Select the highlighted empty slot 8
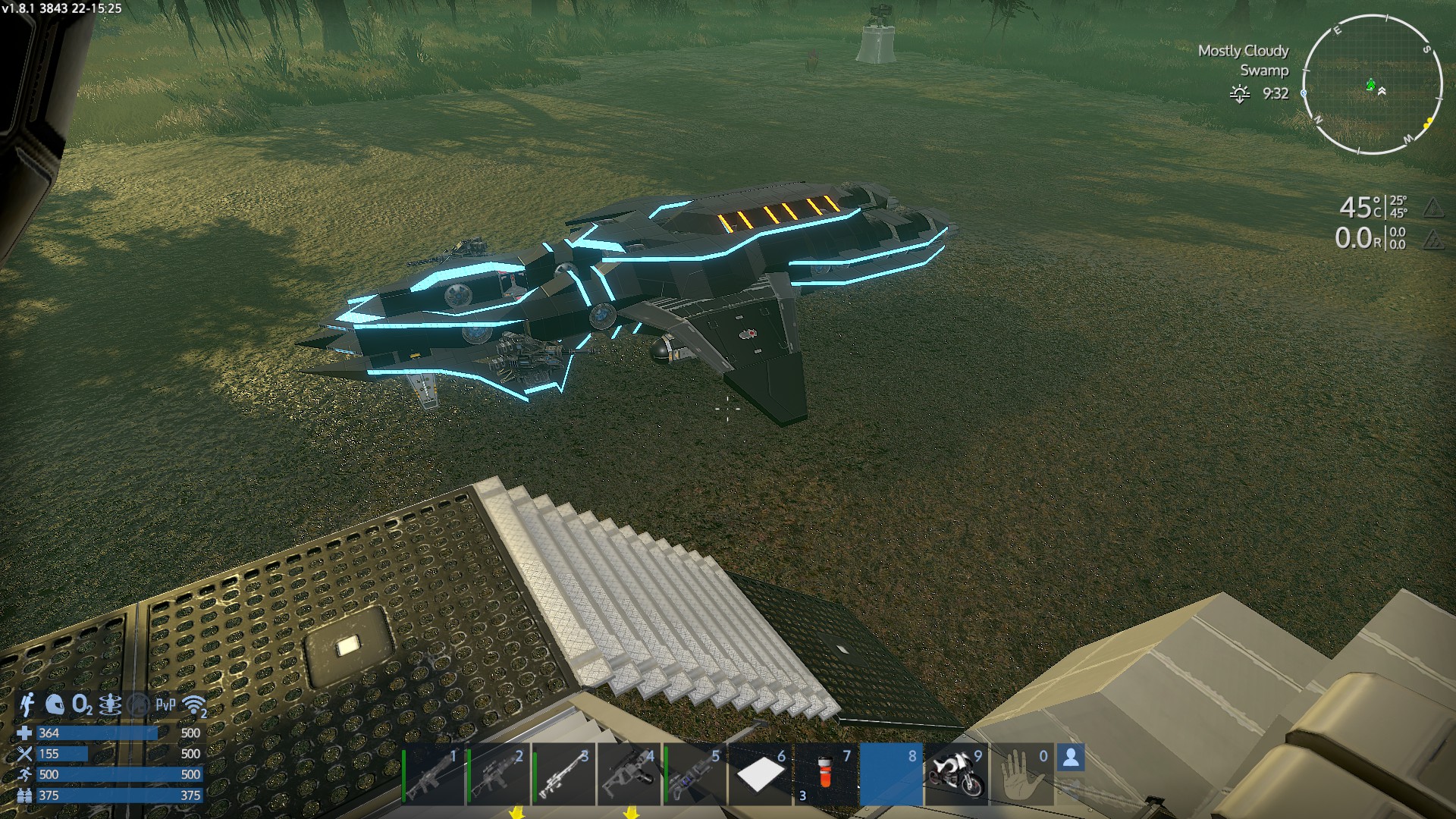 [x=891, y=775]
